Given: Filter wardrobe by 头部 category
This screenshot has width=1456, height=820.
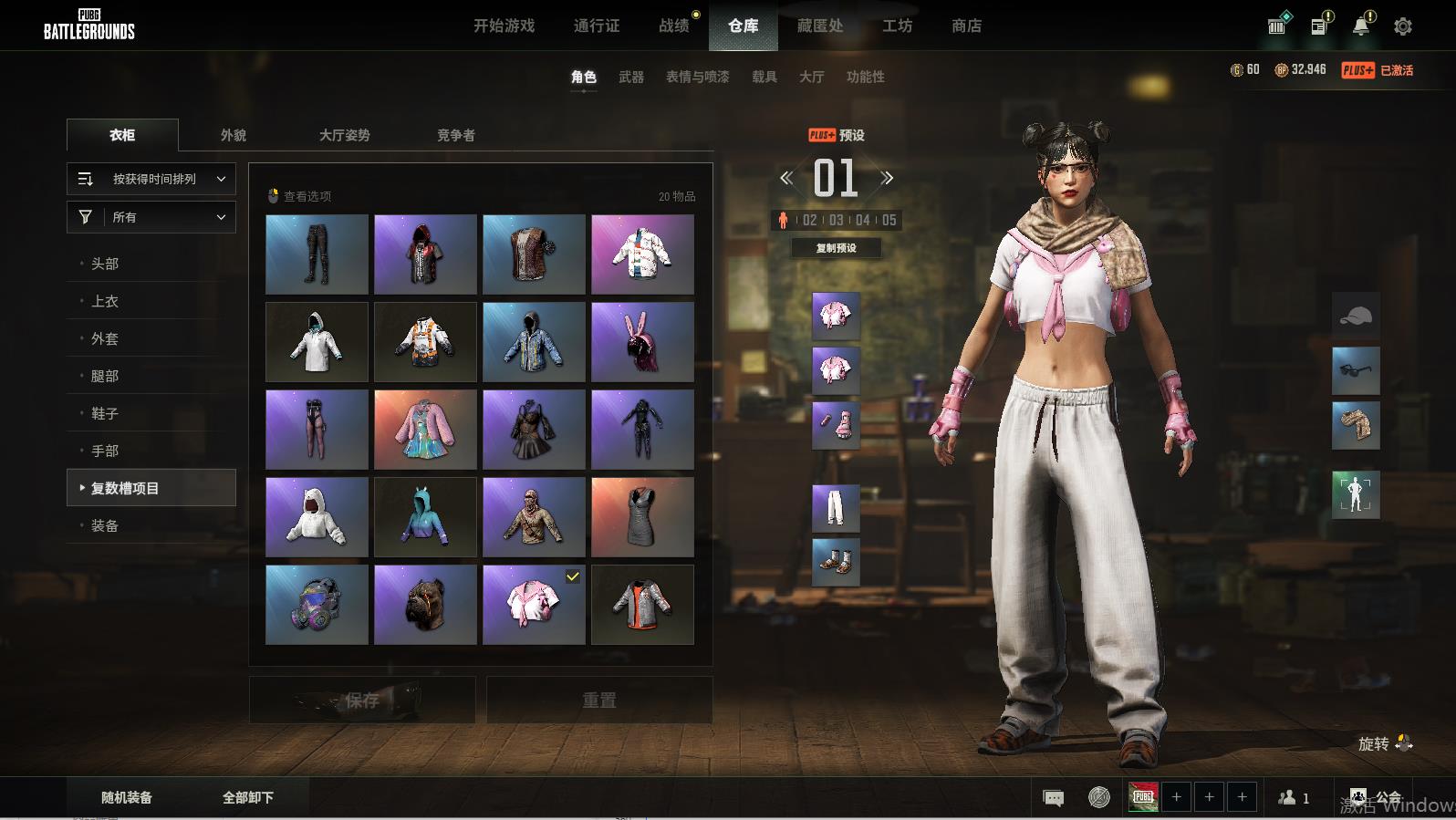Looking at the screenshot, I should point(105,264).
